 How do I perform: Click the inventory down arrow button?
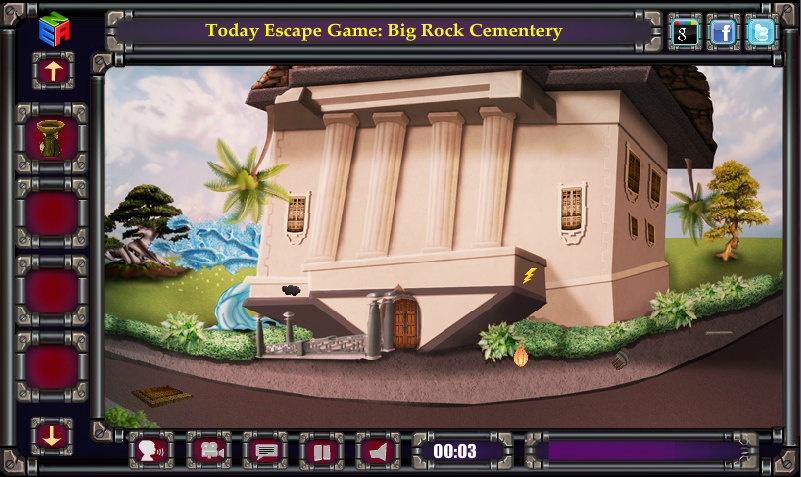click(x=52, y=435)
